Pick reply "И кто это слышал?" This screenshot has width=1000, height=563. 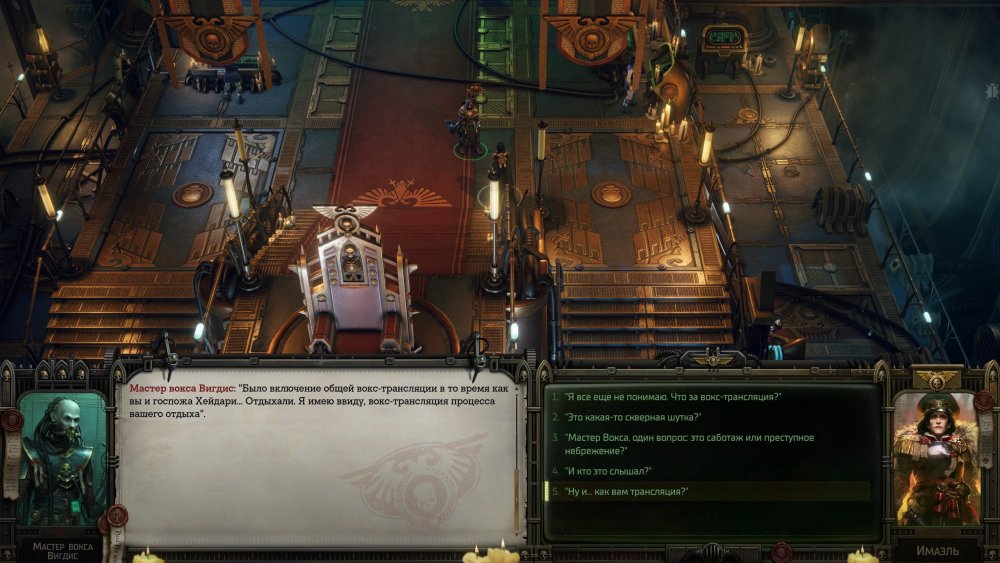(609, 471)
